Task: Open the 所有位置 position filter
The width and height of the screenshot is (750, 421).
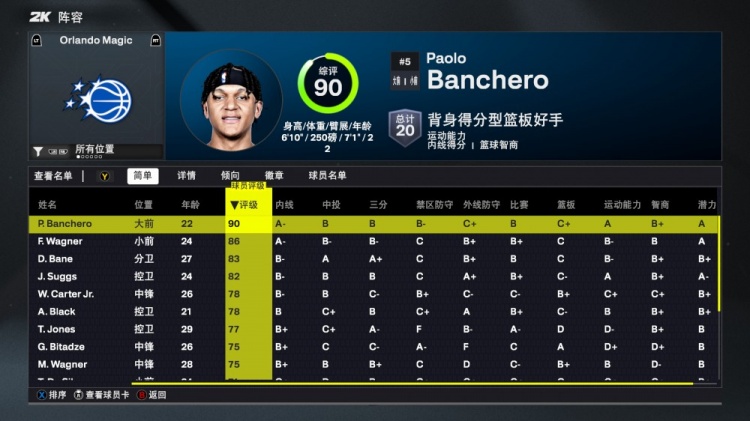Action: pos(94,149)
